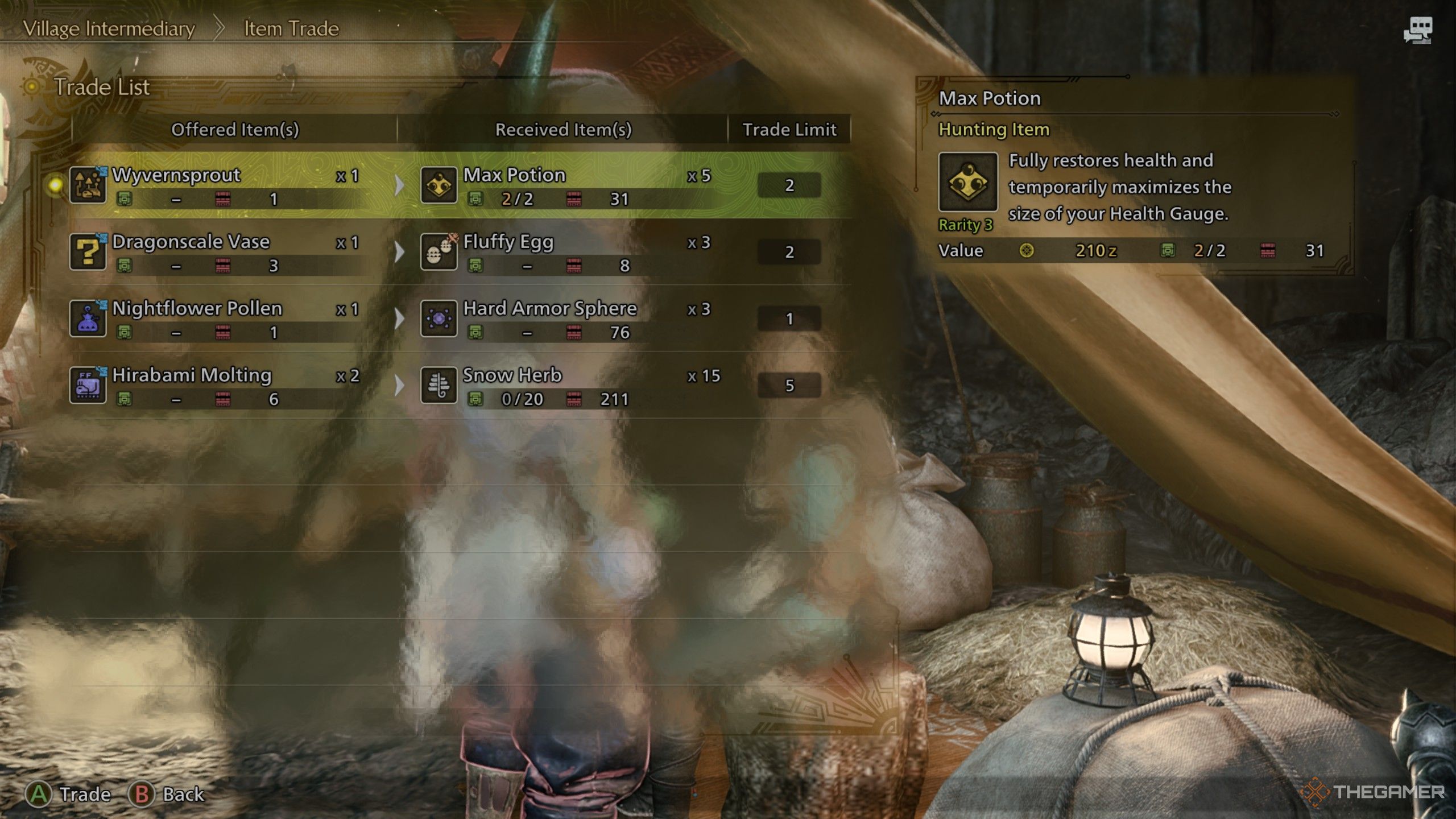Click the Max Potion detail panel icon
Screen dimensions: 1456x819
pyautogui.click(x=967, y=182)
